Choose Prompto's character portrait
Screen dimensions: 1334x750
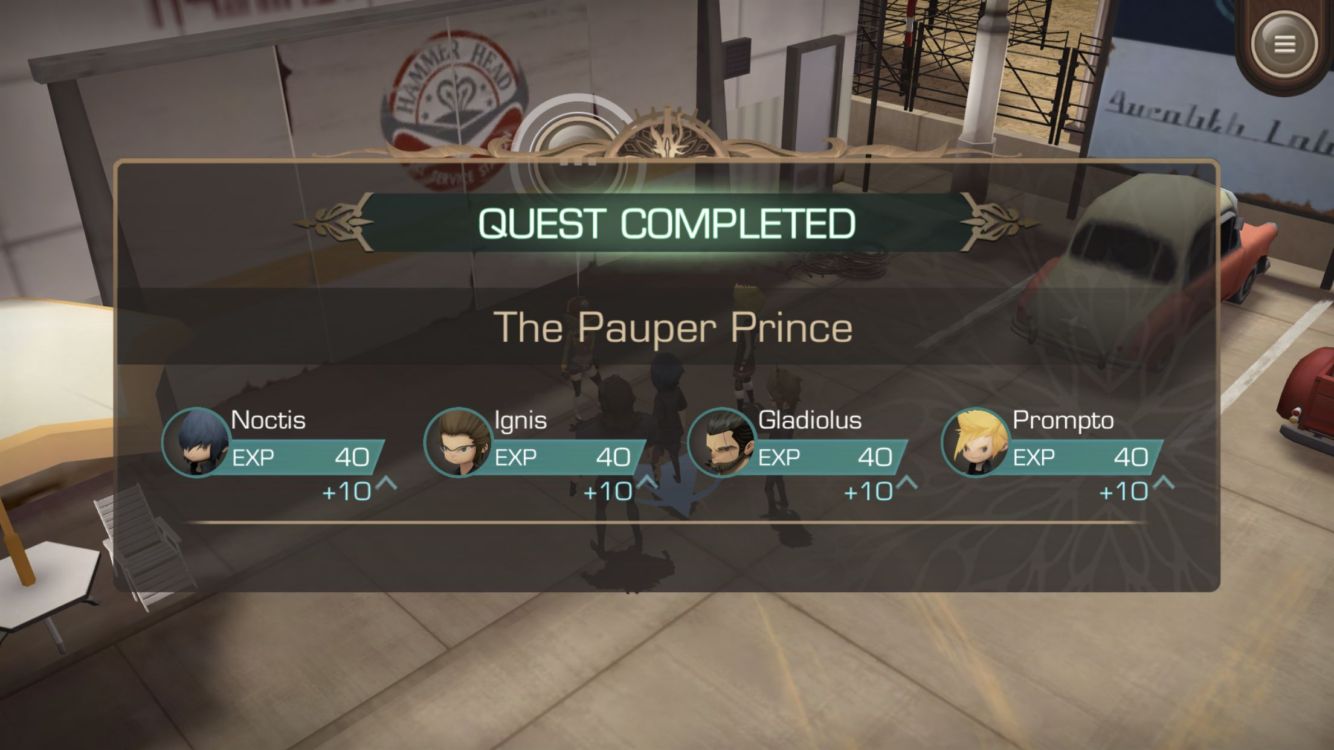point(975,442)
